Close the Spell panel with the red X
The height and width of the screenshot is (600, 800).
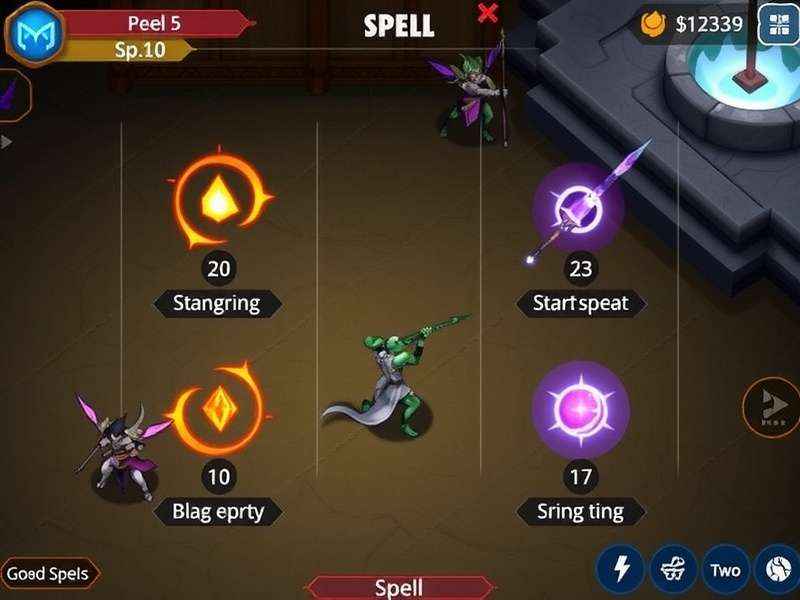point(488,13)
